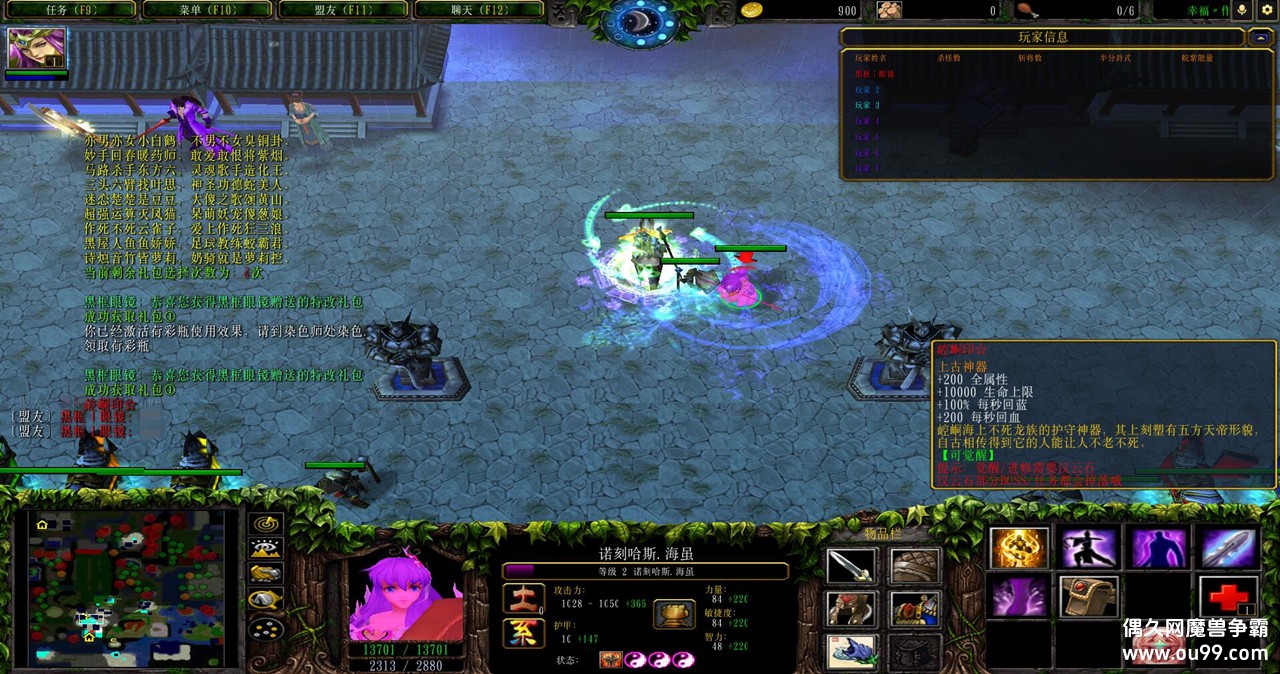Click the minimap signal ping button
The height and width of the screenshot is (674, 1280).
coord(265,523)
